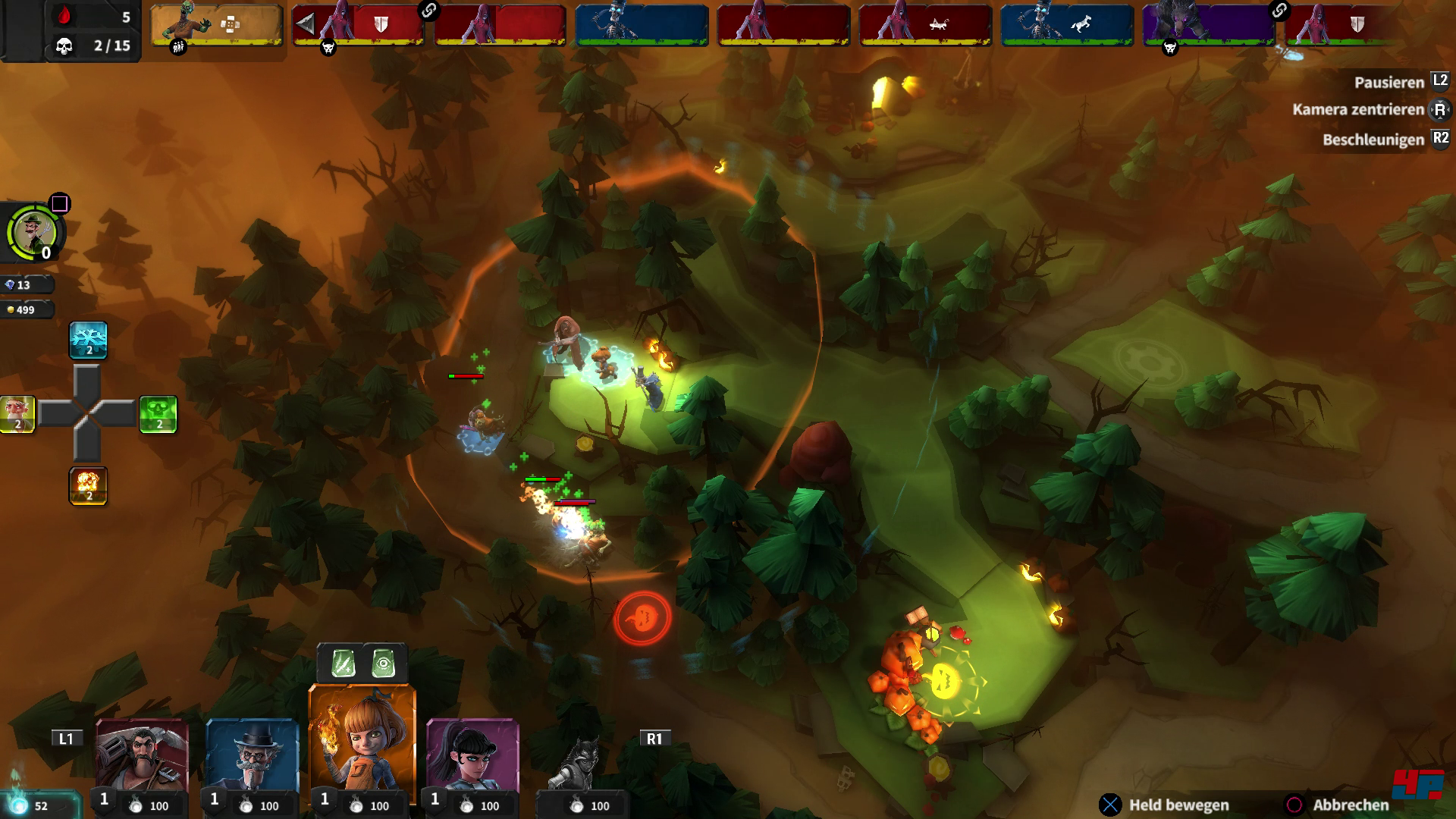
Task: Click the farmer portrait with pitchfork
Action: tap(34, 231)
